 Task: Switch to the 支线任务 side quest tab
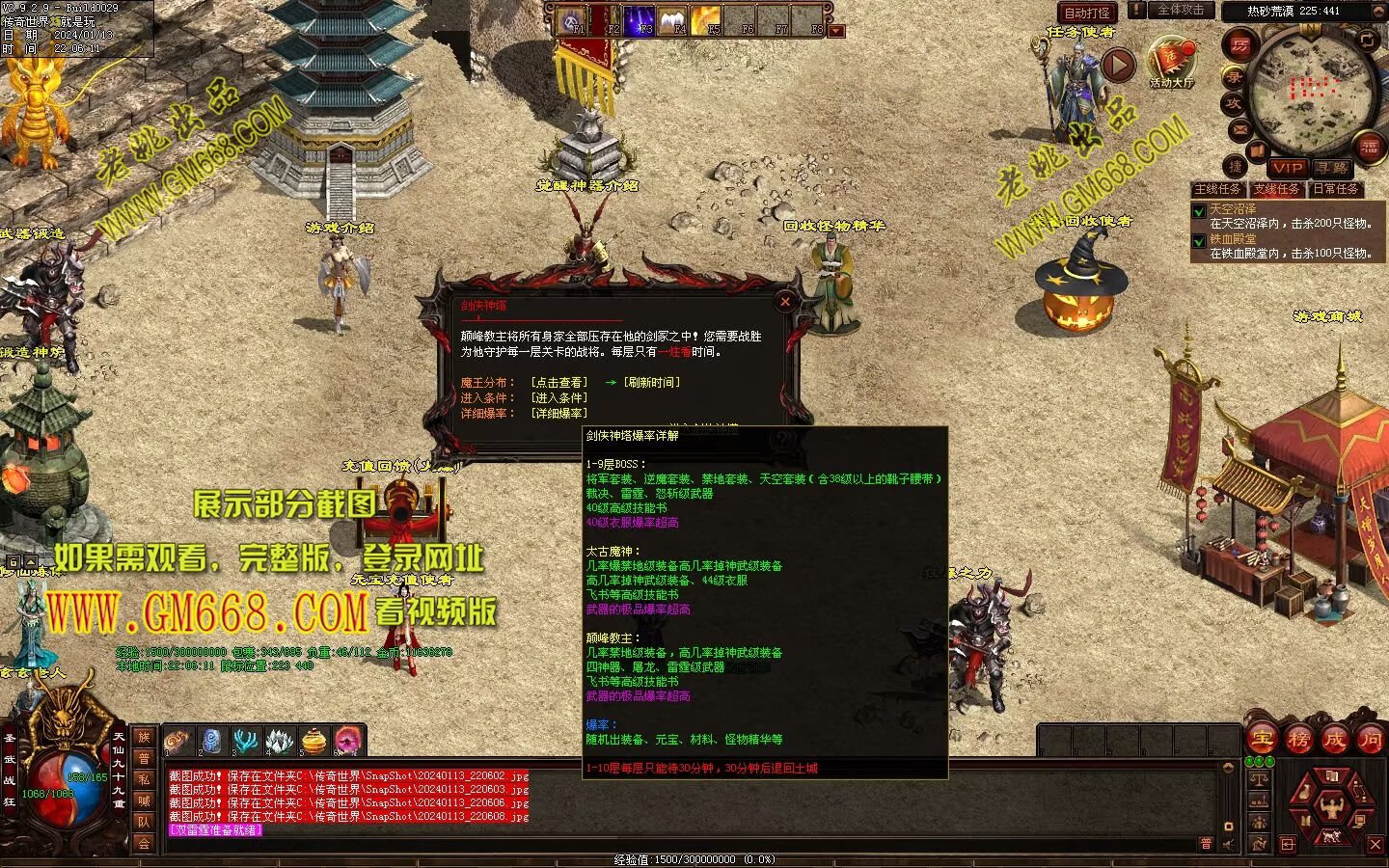point(1276,189)
